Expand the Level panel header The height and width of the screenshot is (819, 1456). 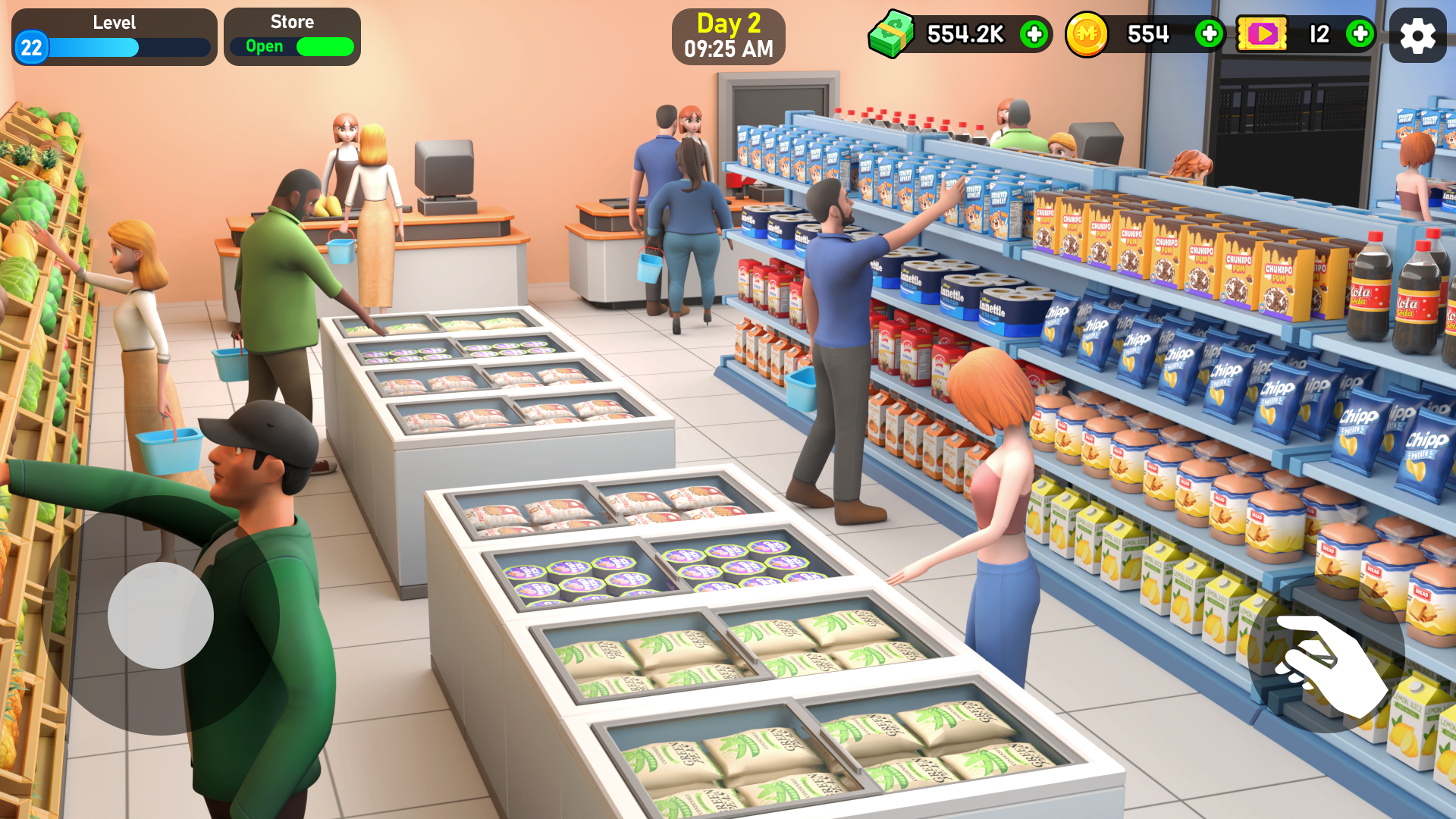pos(114,22)
